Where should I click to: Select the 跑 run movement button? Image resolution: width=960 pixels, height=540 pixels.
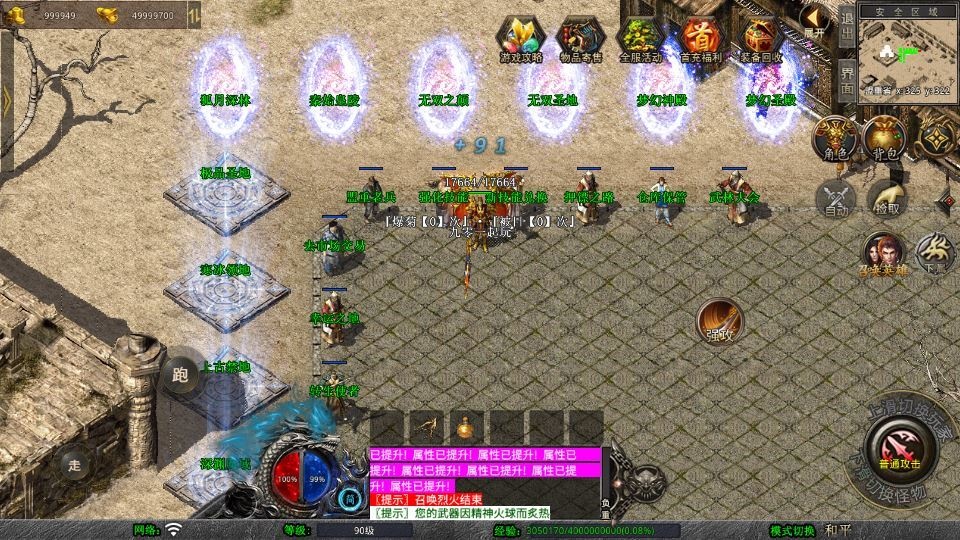(180, 376)
